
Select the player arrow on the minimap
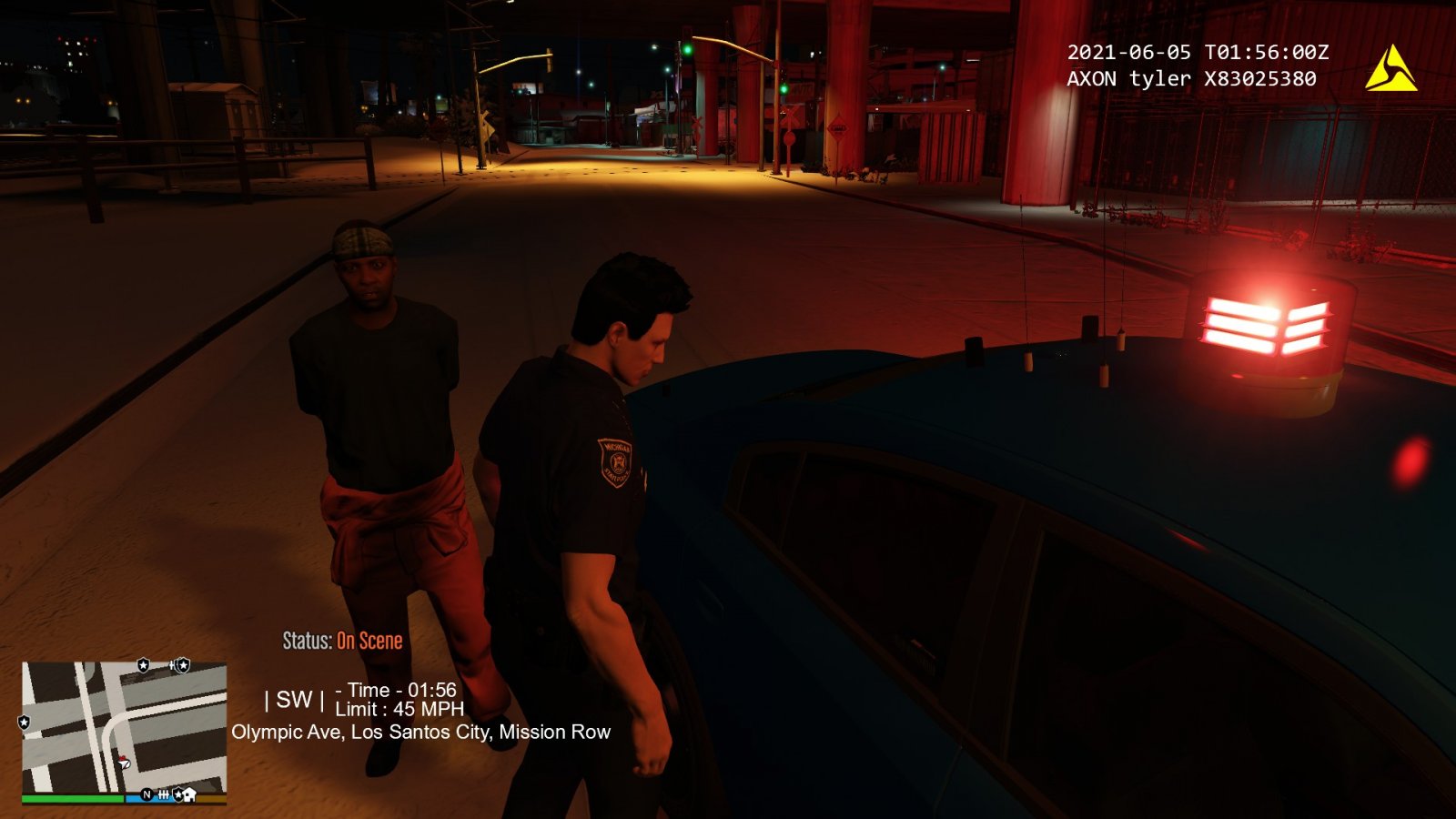(123, 763)
